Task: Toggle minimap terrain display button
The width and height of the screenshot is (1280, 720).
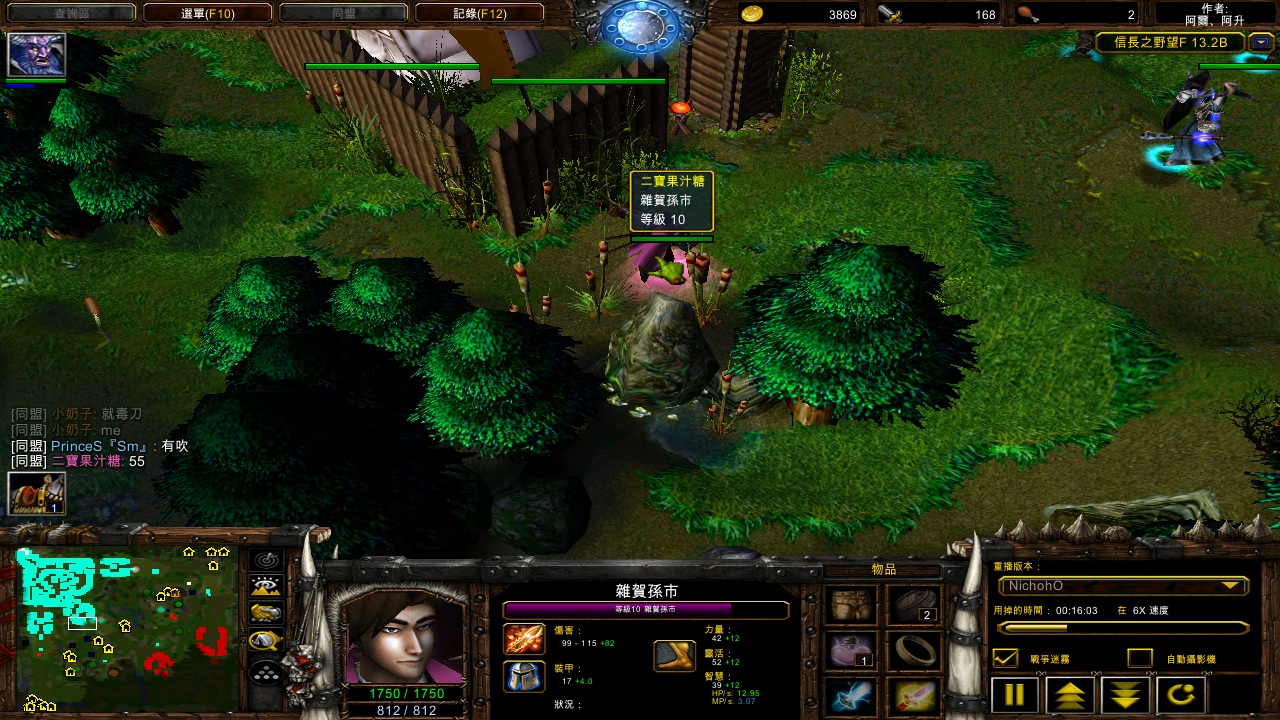Action: (266, 587)
